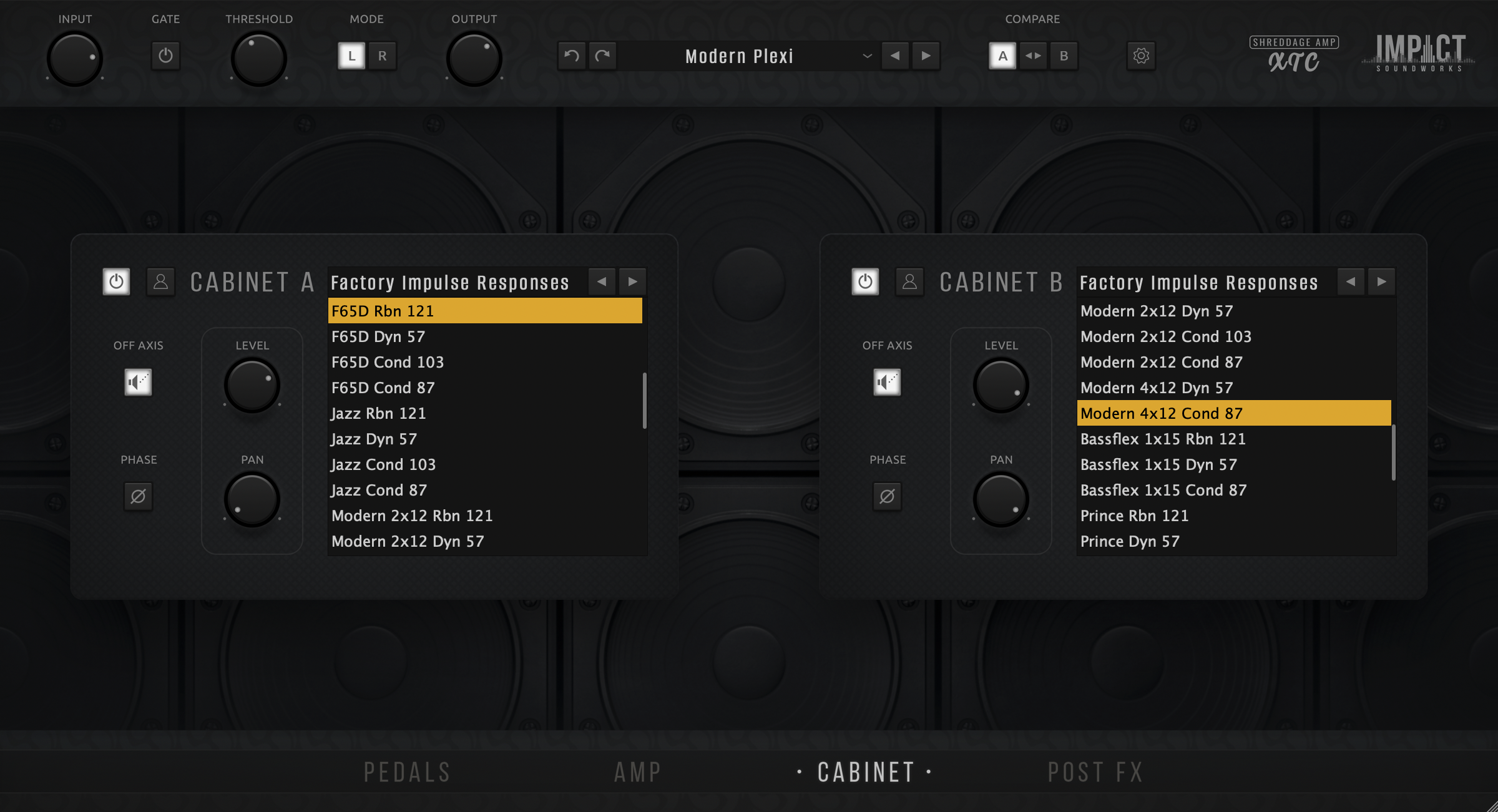Switch input mode to R

point(382,56)
